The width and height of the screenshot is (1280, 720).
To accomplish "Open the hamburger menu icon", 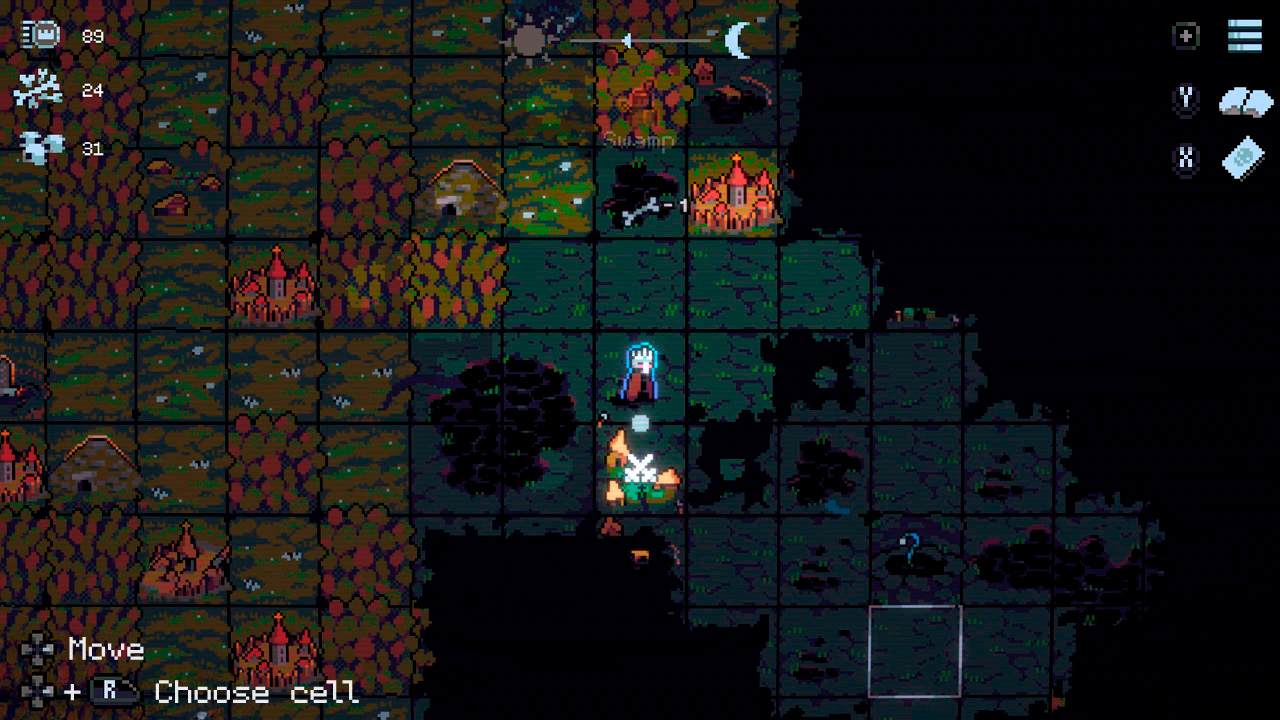I will [1245, 36].
